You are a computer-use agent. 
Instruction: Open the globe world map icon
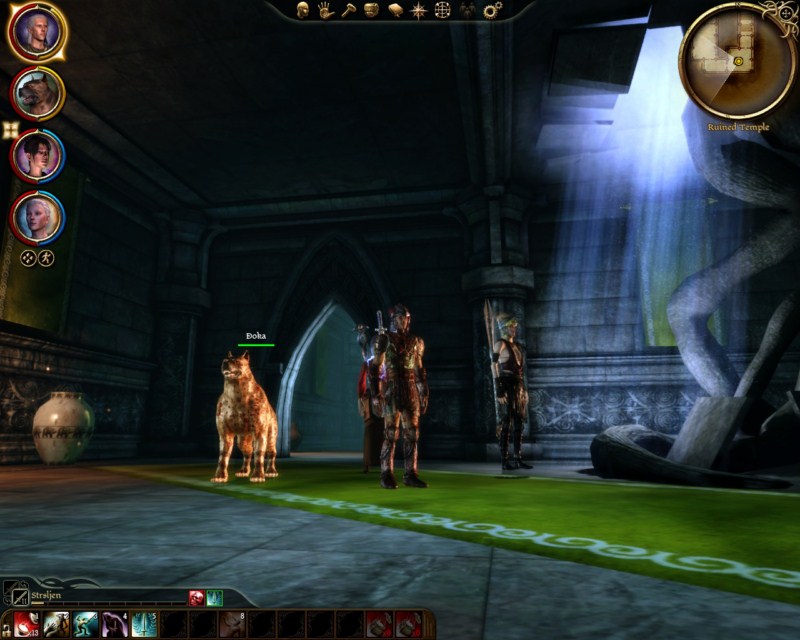tap(442, 10)
